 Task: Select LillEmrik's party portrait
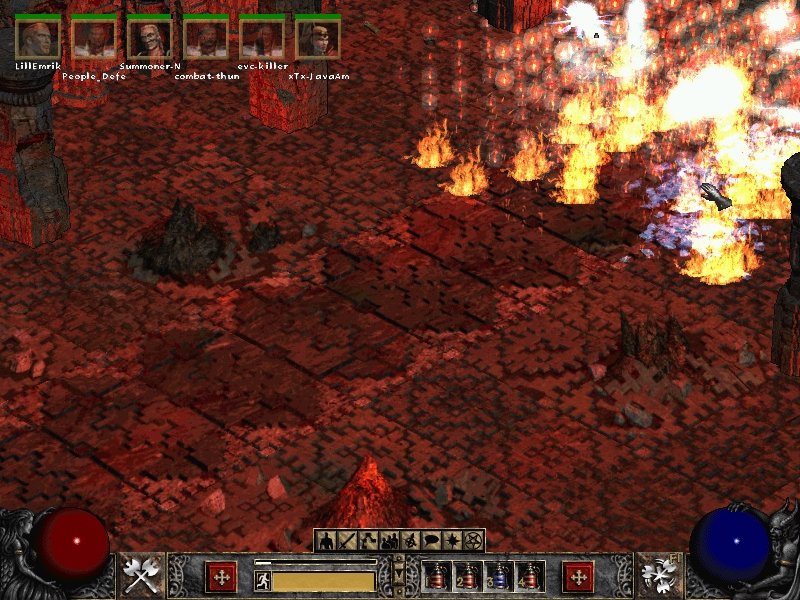(x=38, y=38)
